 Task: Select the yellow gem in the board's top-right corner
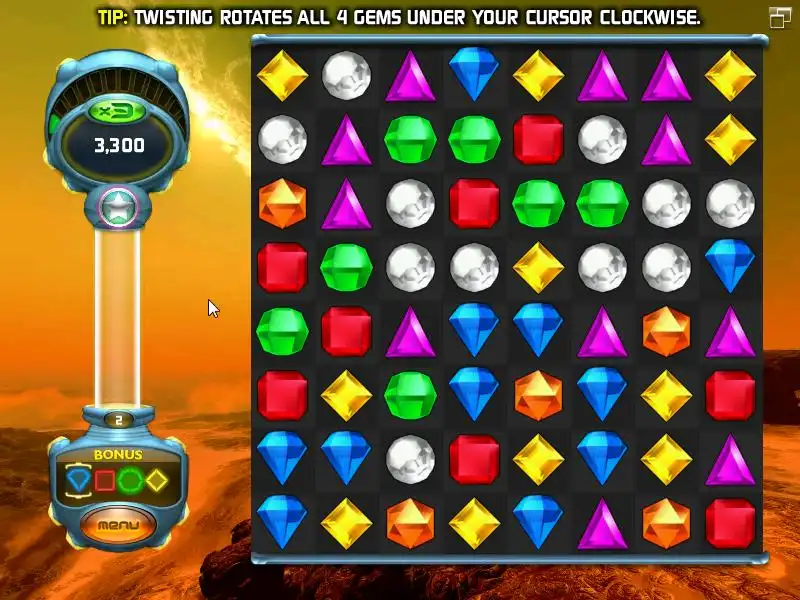point(730,75)
